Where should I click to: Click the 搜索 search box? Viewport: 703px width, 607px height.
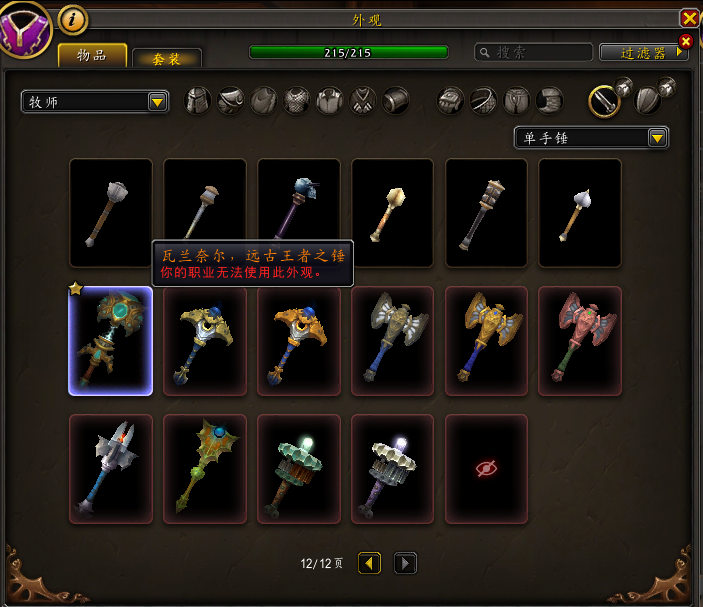[x=531, y=52]
